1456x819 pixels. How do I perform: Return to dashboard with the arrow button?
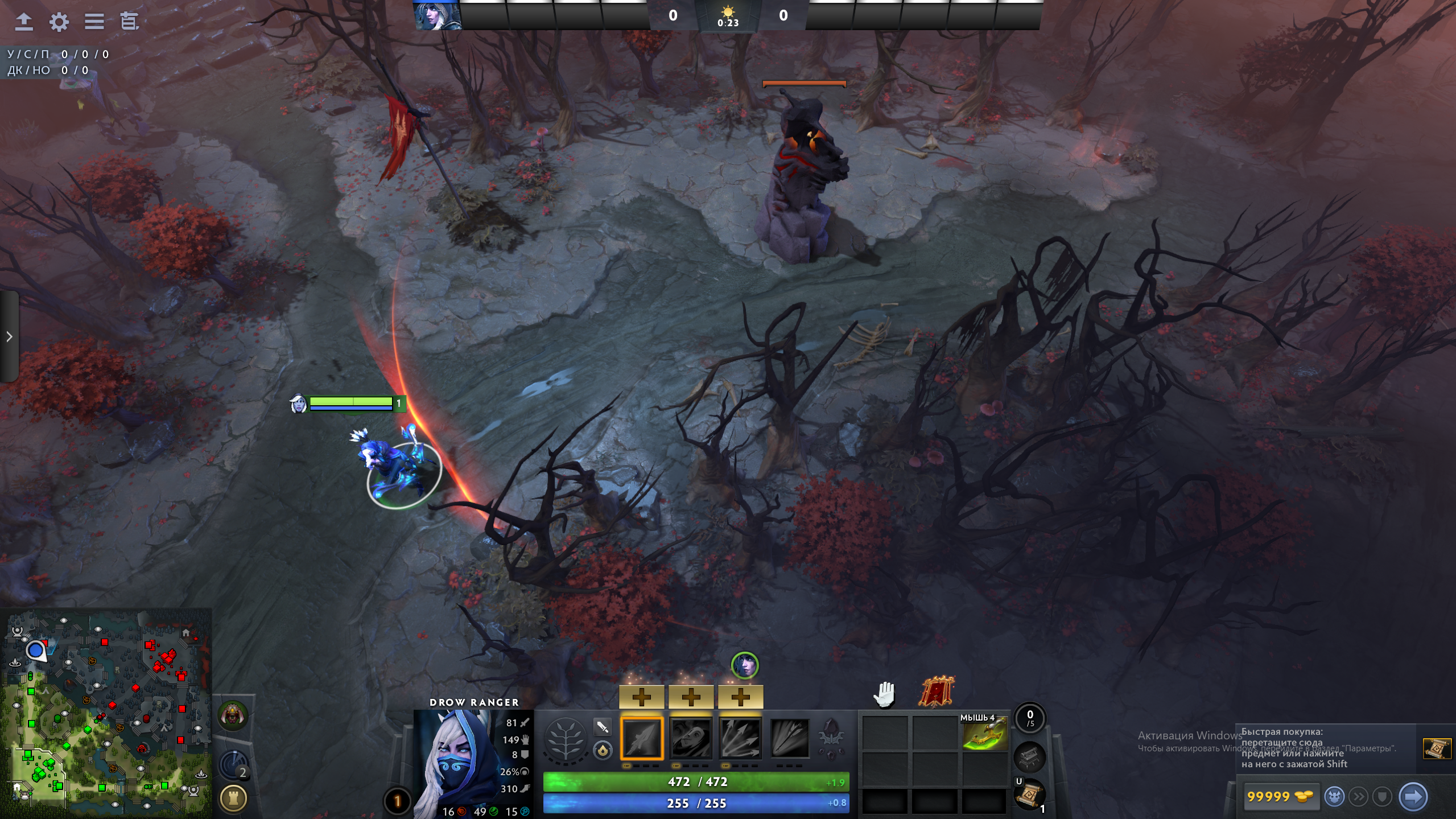pos(23,22)
